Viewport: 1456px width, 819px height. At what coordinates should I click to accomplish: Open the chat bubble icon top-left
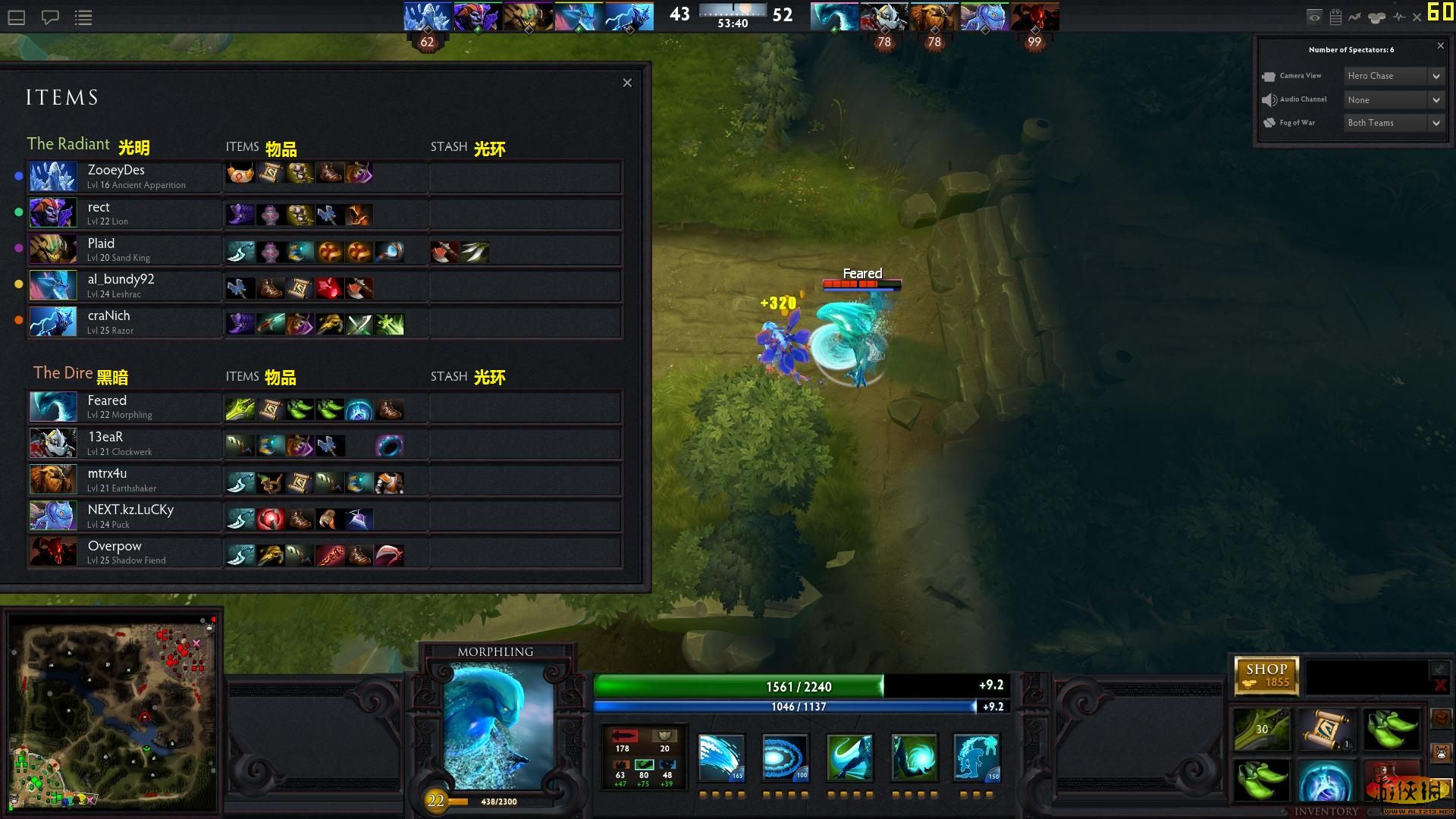click(50, 17)
